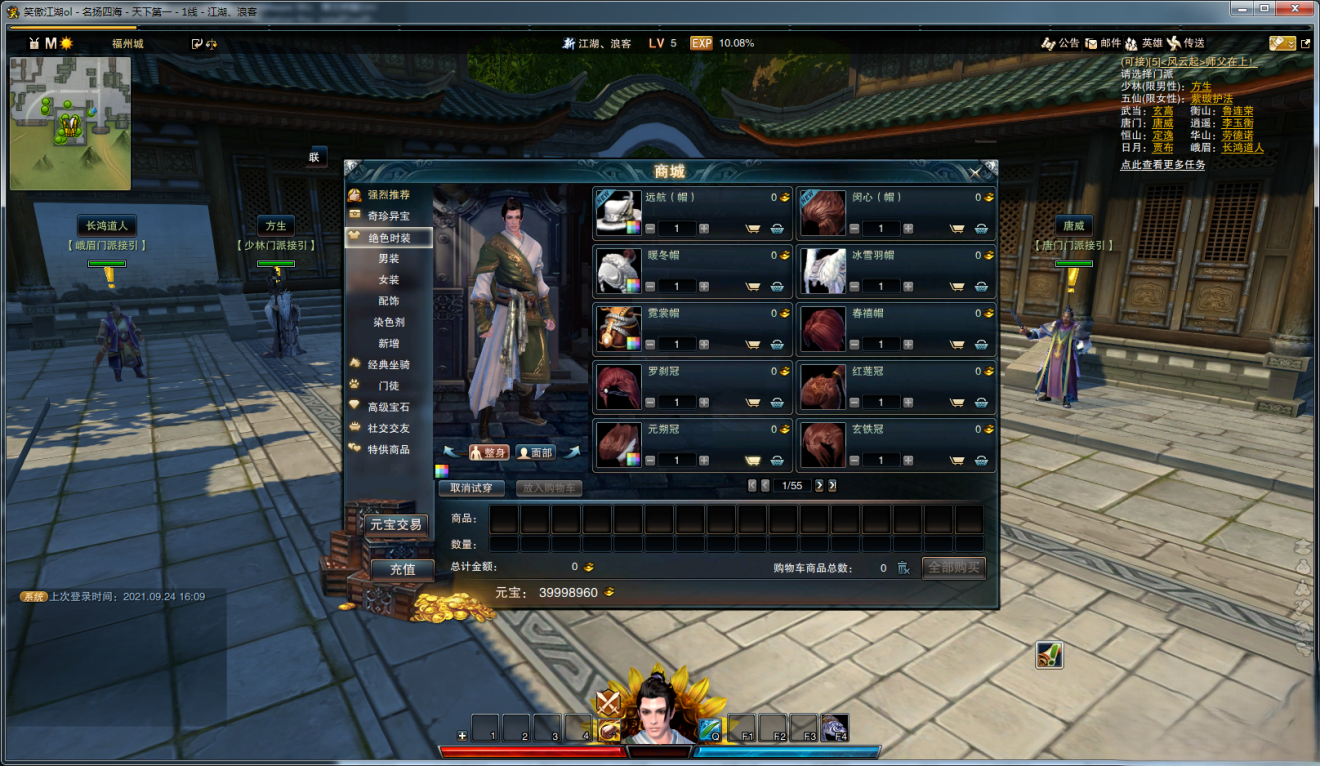Cancel the outfit preview with 取消试穿
The height and width of the screenshot is (766, 1320).
pyautogui.click(x=471, y=488)
